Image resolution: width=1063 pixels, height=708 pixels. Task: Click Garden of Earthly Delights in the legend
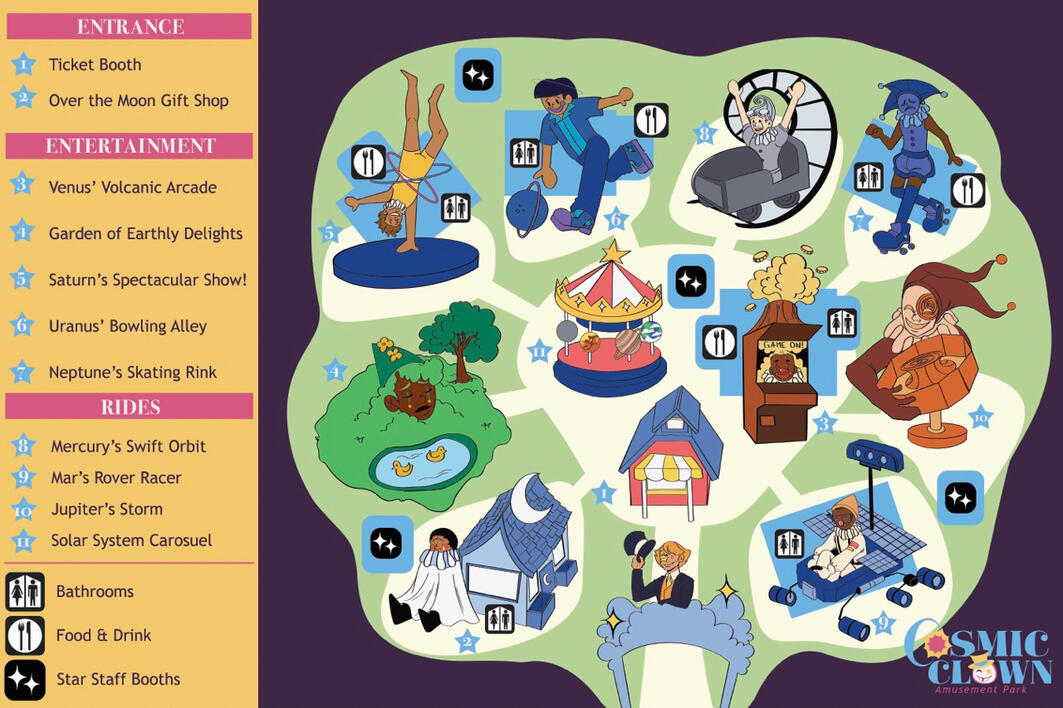145,234
